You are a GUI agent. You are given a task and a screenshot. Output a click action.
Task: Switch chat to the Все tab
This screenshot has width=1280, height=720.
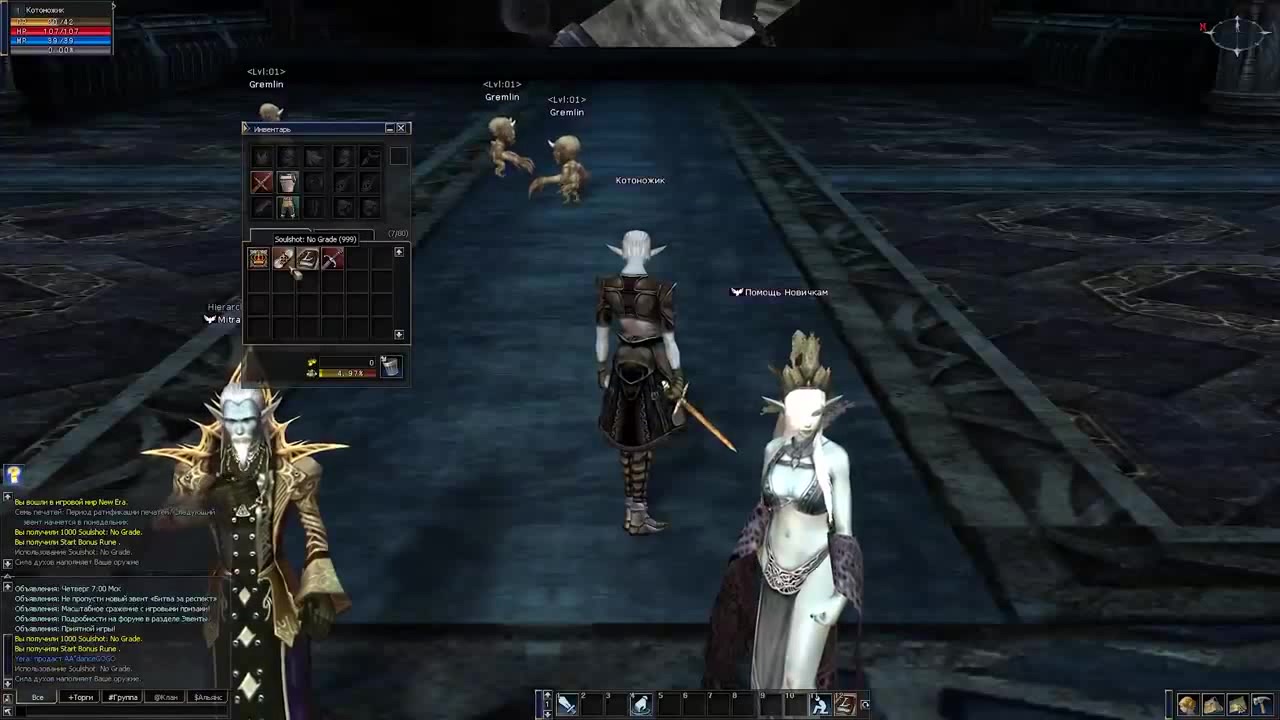click(38, 697)
